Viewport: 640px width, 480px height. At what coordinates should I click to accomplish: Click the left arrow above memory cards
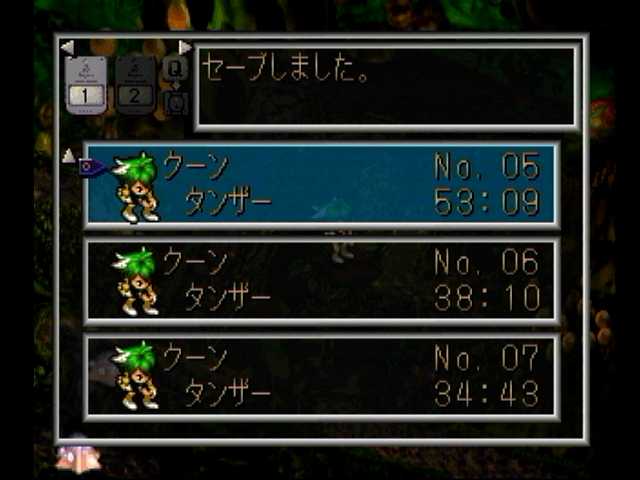pyautogui.click(x=66, y=47)
